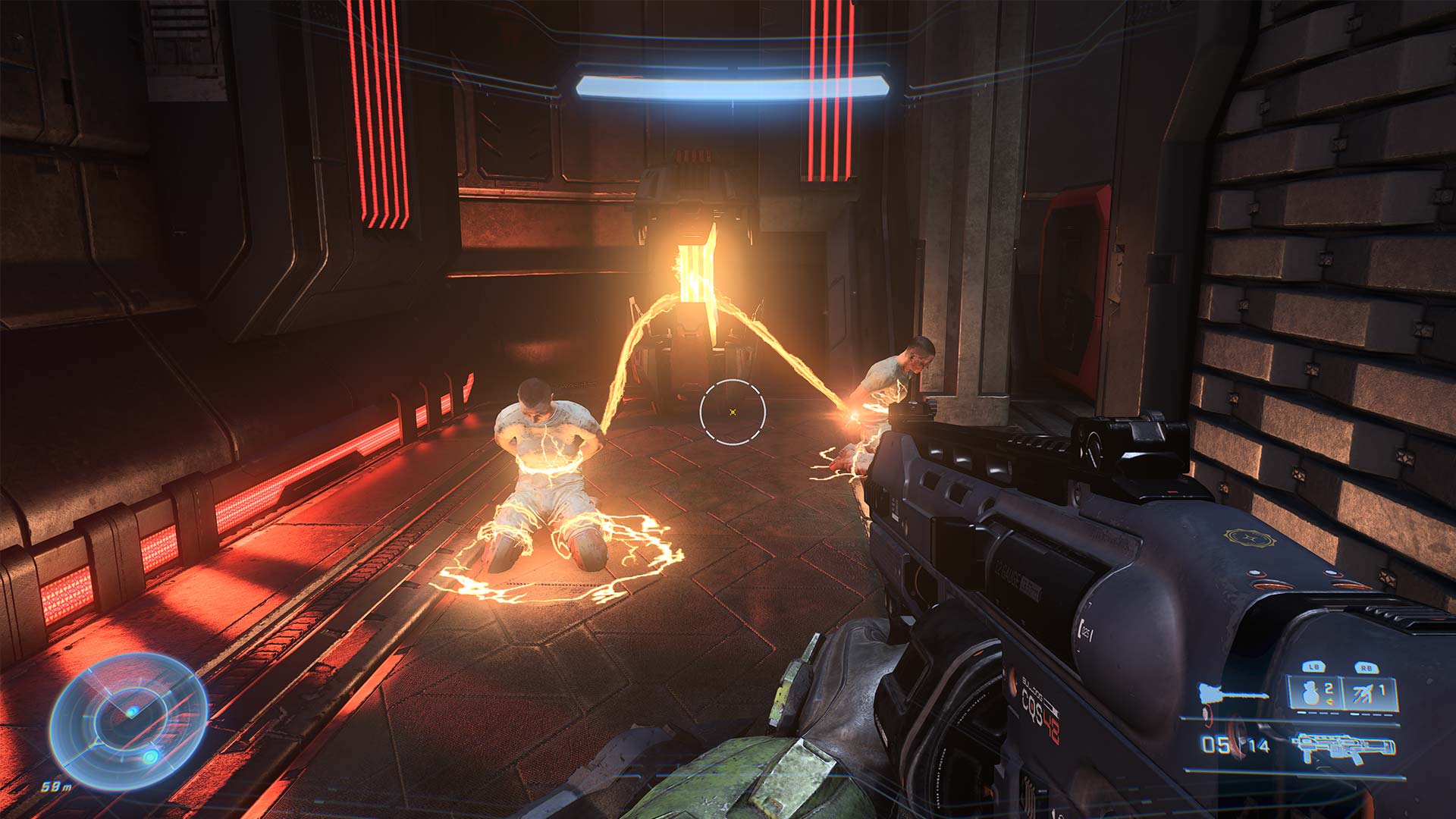The width and height of the screenshot is (1456, 819).
Task: Select the frag grenade slot
Action: 1315,693
